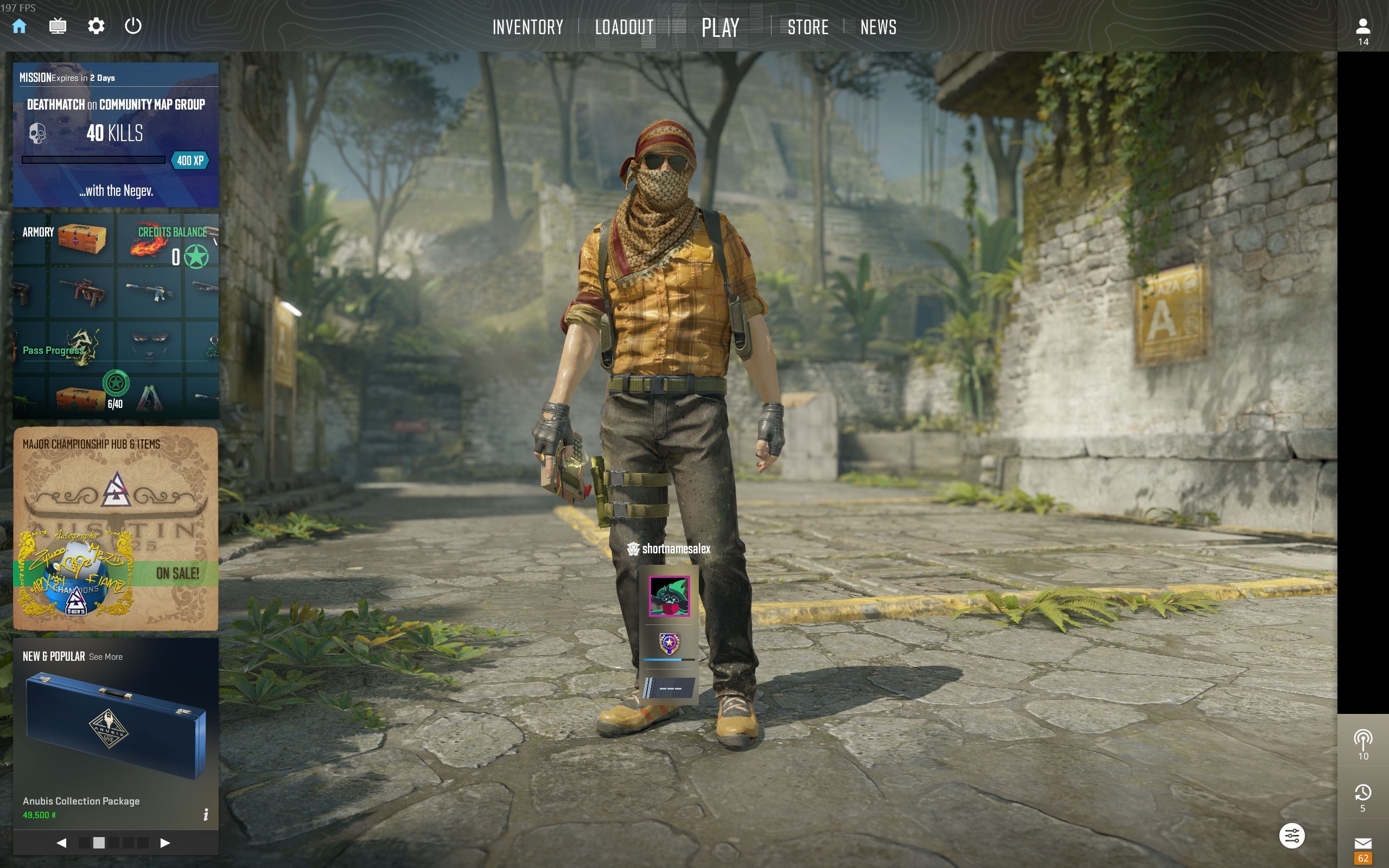Open the News tab

coord(878,27)
